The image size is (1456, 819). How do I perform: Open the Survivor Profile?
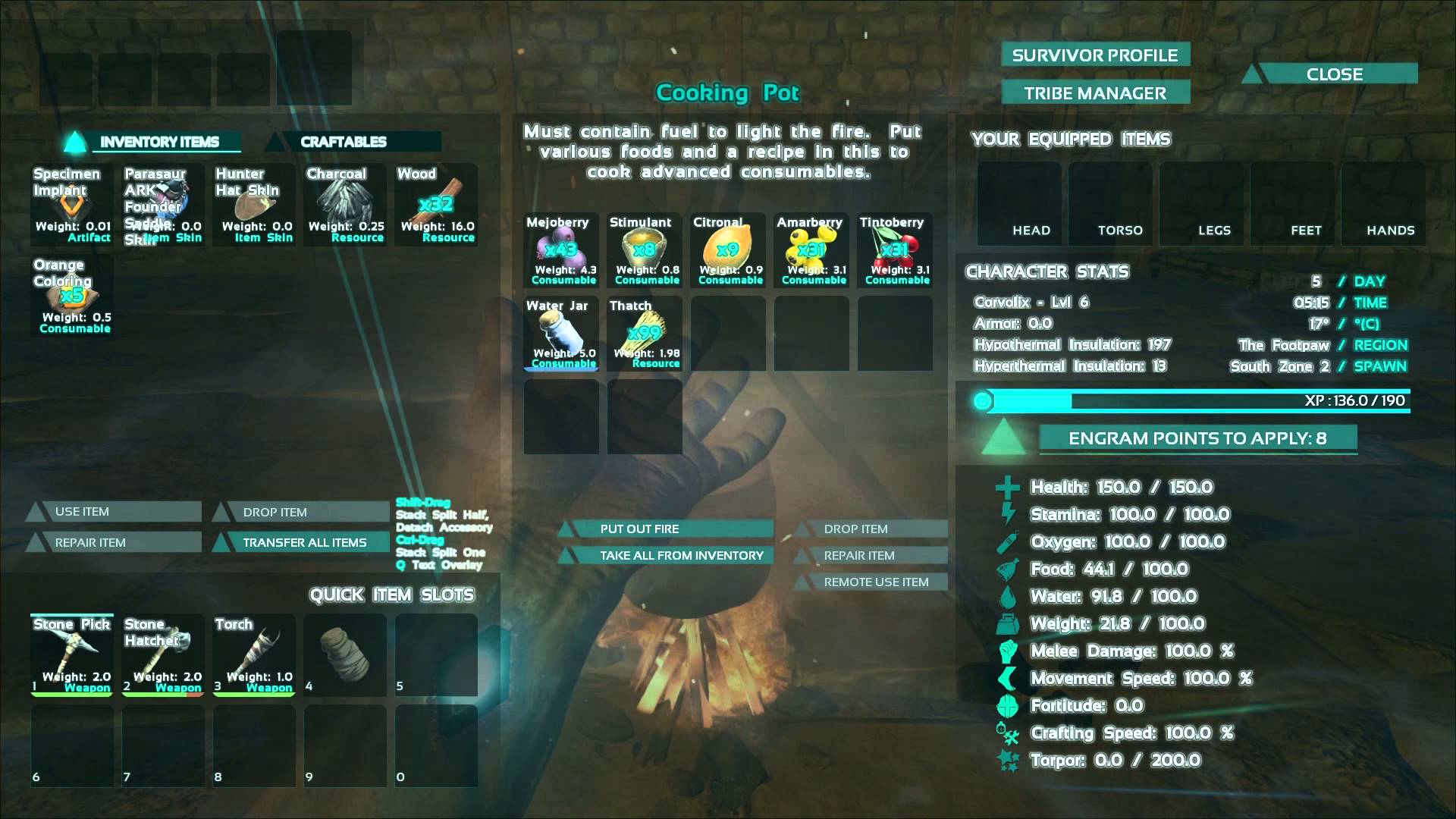1095,55
